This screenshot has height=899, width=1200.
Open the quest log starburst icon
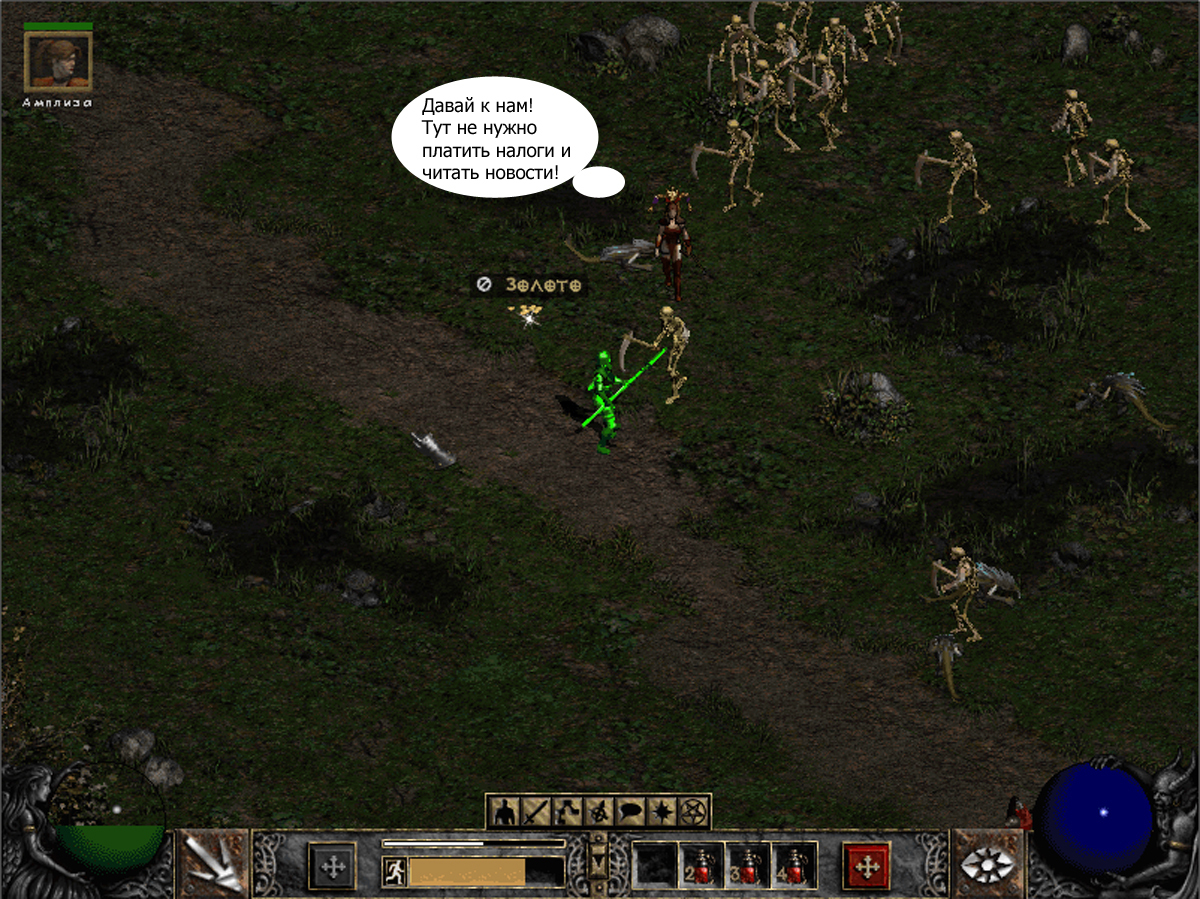click(661, 812)
